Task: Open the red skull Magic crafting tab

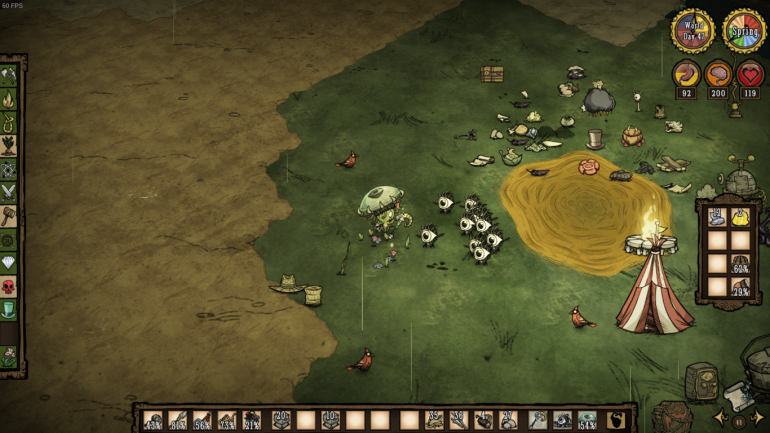Action: 9,287
